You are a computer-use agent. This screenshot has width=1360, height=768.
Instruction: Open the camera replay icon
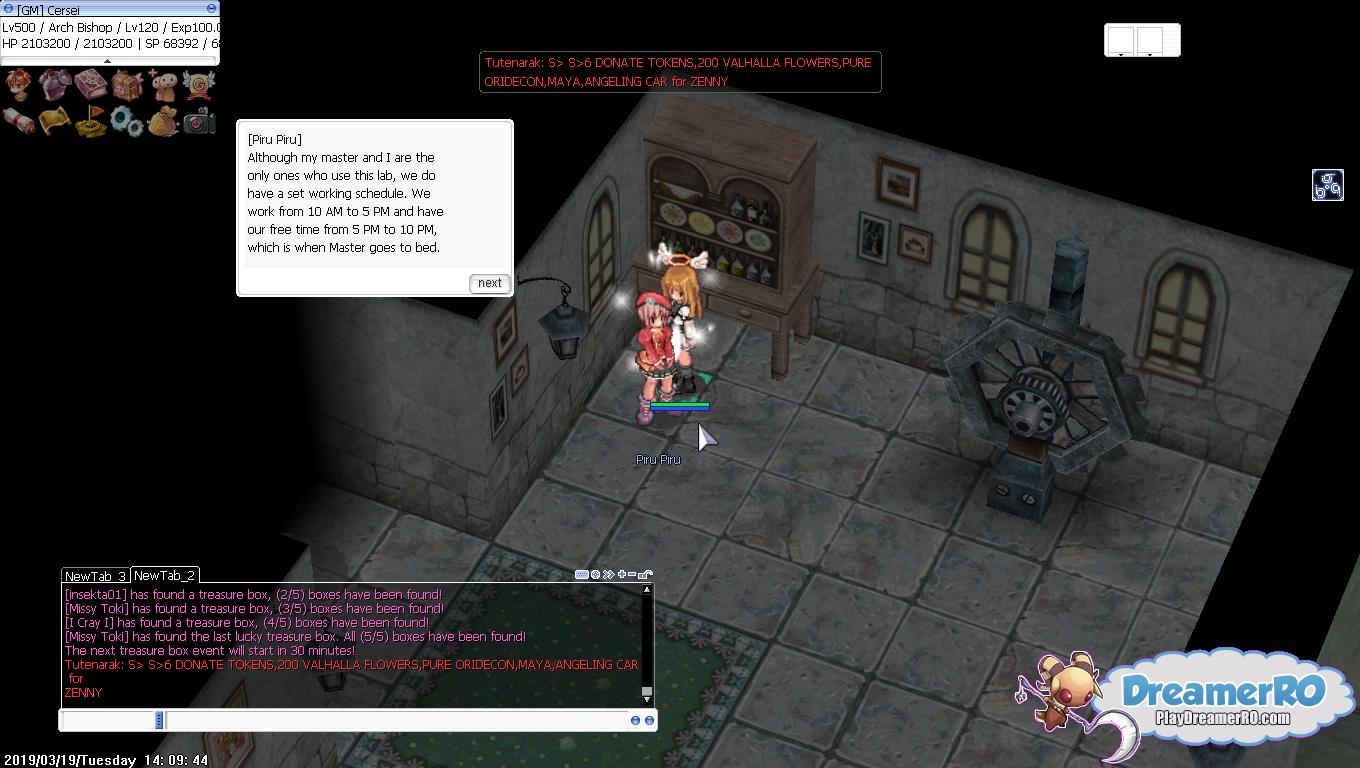tap(199, 121)
